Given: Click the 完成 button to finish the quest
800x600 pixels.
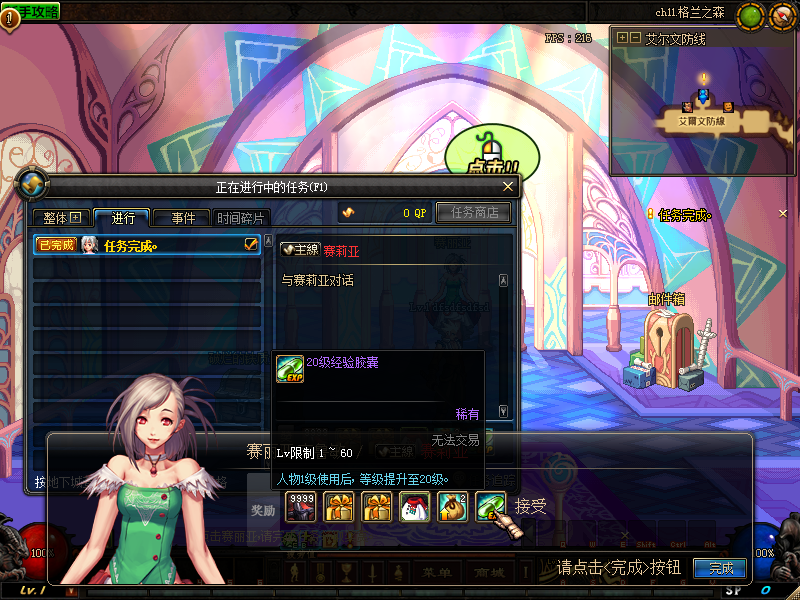Looking at the screenshot, I should [x=720, y=569].
